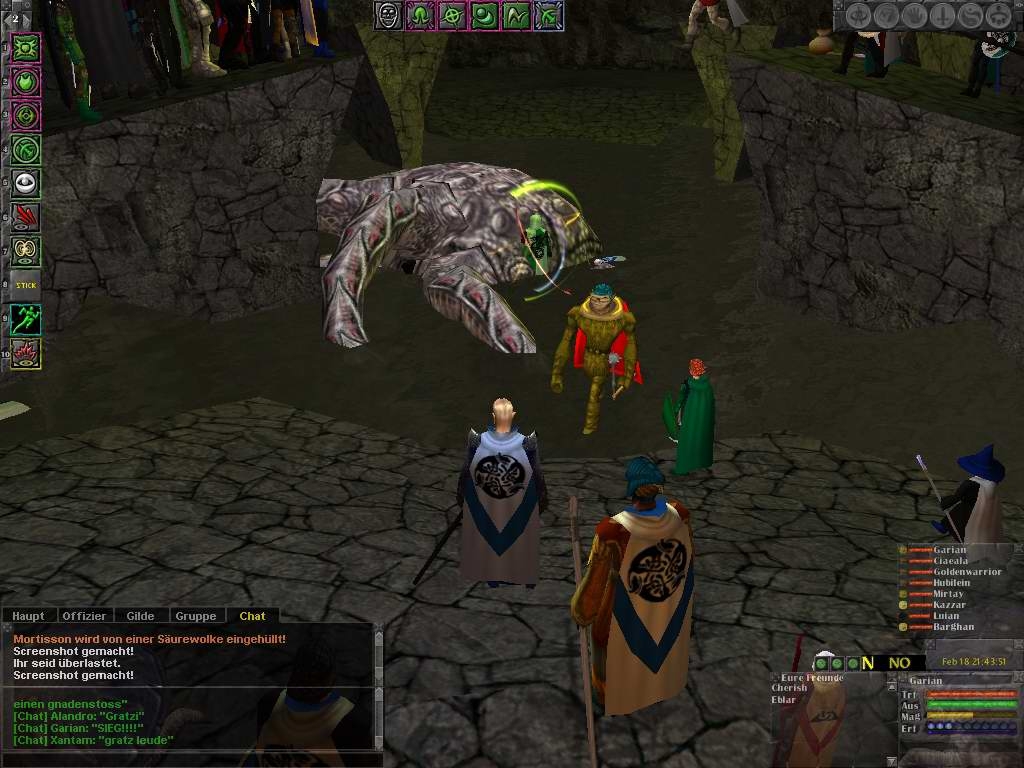Select friend Cherish in the friends list
Image resolution: width=1024 pixels, height=768 pixels.
(790, 688)
